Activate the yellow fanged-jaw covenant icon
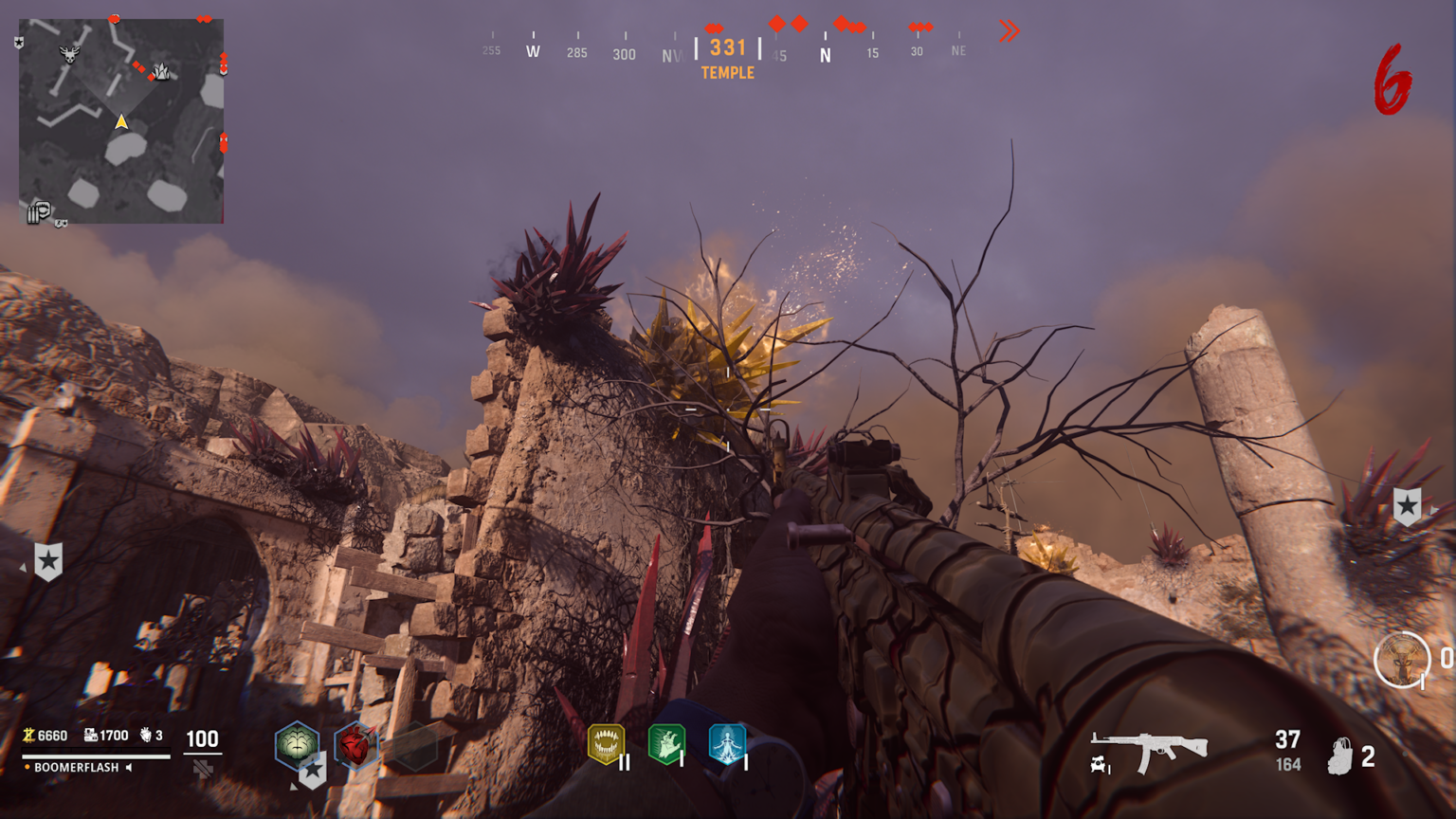Image resolution: width=1456 pixels, height=819 pixels. click(x=606, y=744)
